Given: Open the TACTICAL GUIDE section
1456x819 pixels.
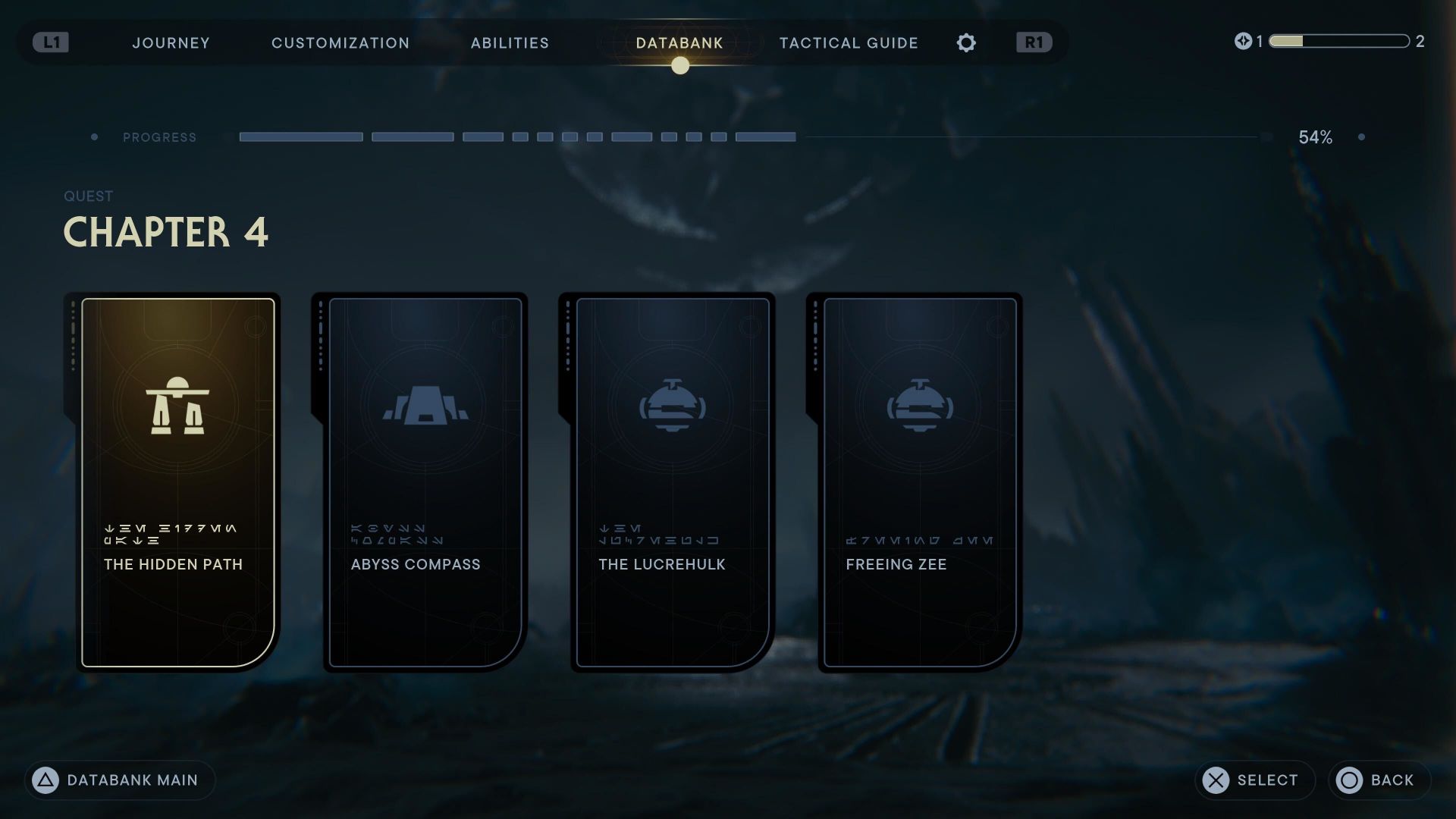Looking at the screenshot, I should coord(848,43).
